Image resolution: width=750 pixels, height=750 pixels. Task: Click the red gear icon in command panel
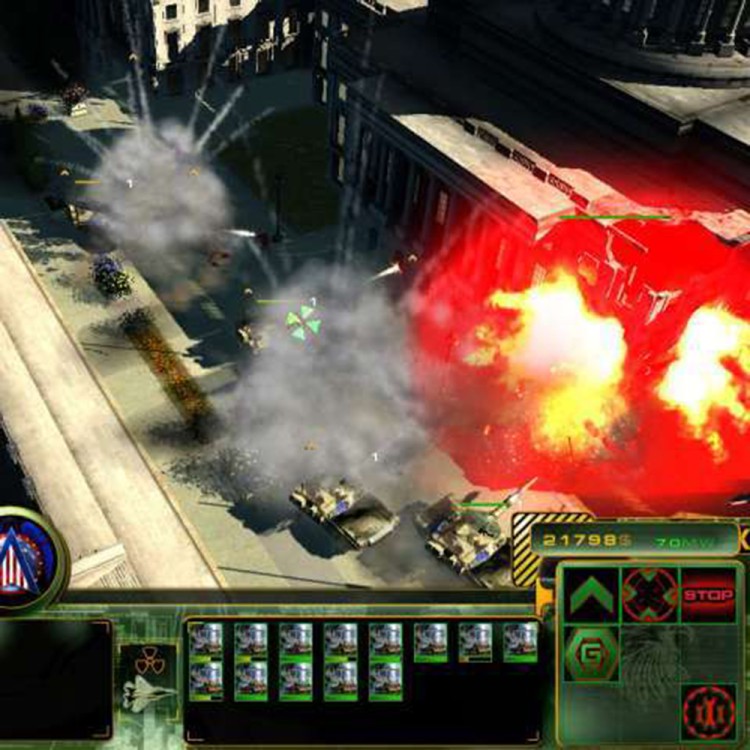[708, 711]
